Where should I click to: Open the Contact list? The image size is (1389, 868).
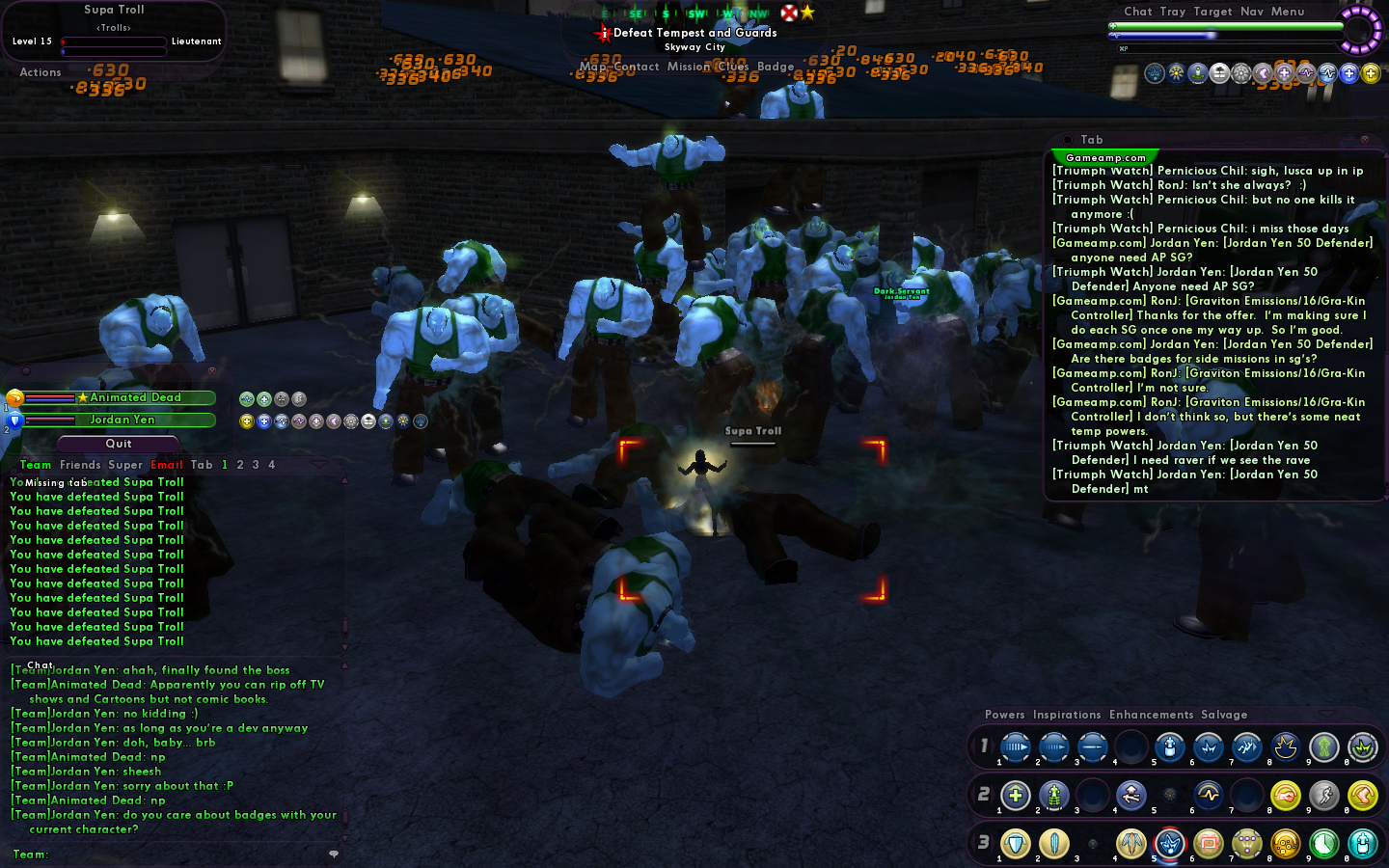(636, 67)
